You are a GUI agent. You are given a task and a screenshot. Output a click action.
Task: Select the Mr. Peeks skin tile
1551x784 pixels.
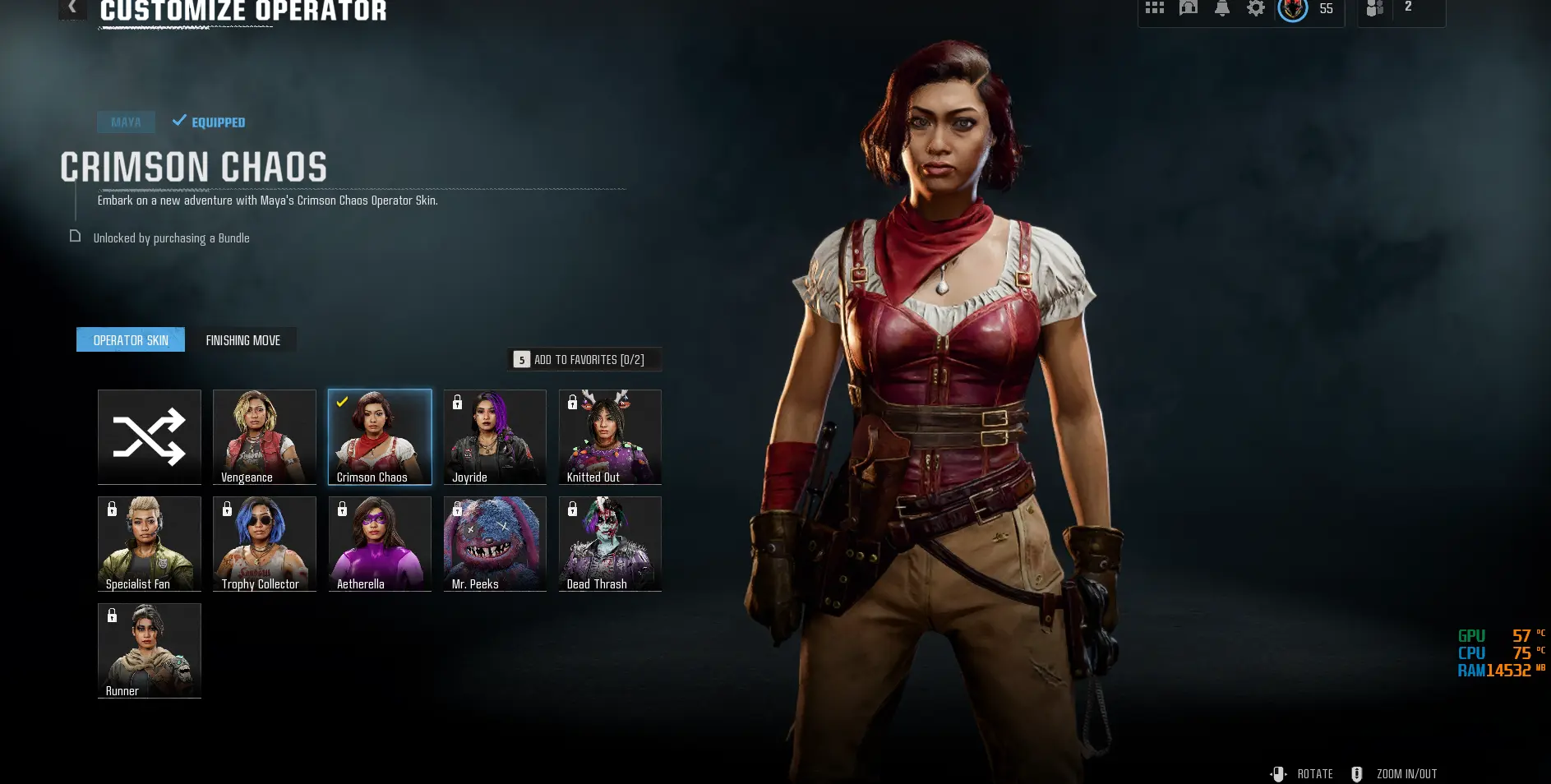495,544
